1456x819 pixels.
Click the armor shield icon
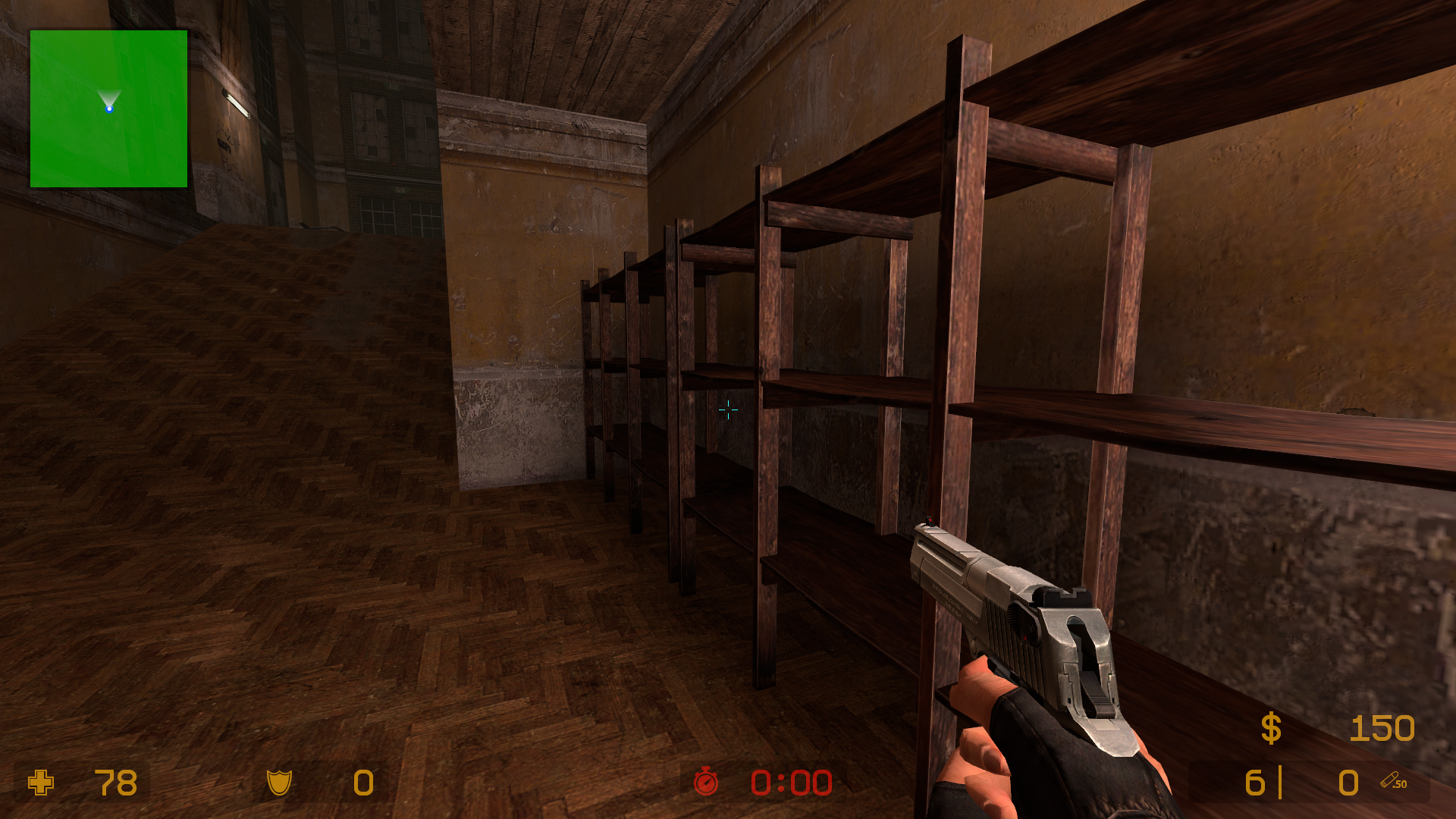pos(279,783)
